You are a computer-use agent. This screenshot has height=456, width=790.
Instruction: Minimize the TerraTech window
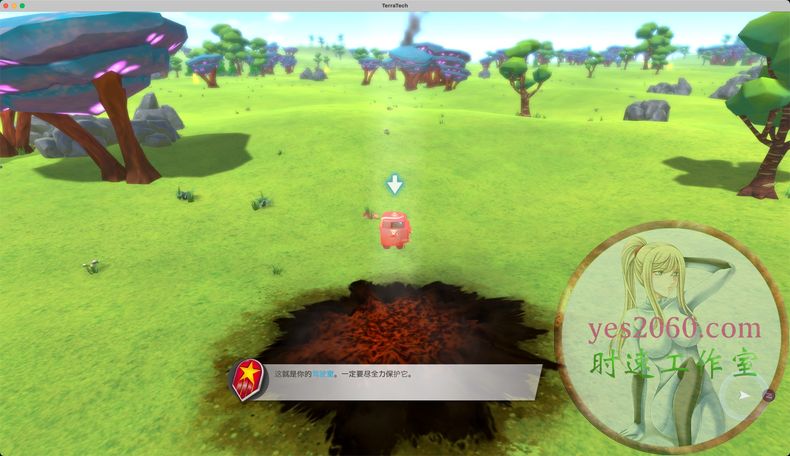click(14, 5)
